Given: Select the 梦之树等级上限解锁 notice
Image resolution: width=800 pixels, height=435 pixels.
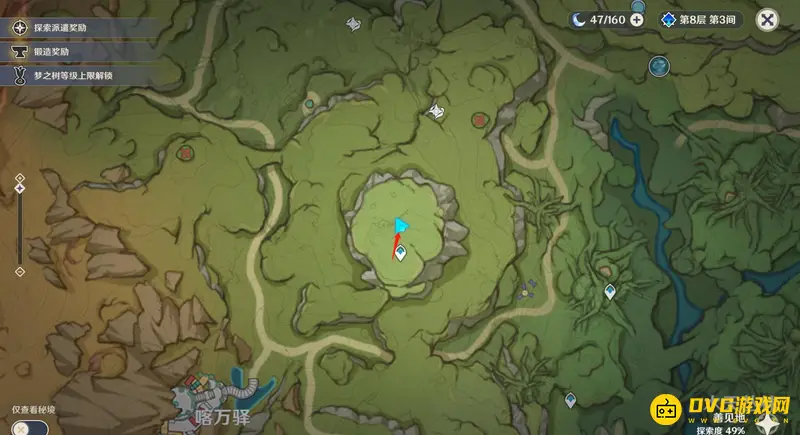Looking at the screenshot, I should [x=65, y=75].
